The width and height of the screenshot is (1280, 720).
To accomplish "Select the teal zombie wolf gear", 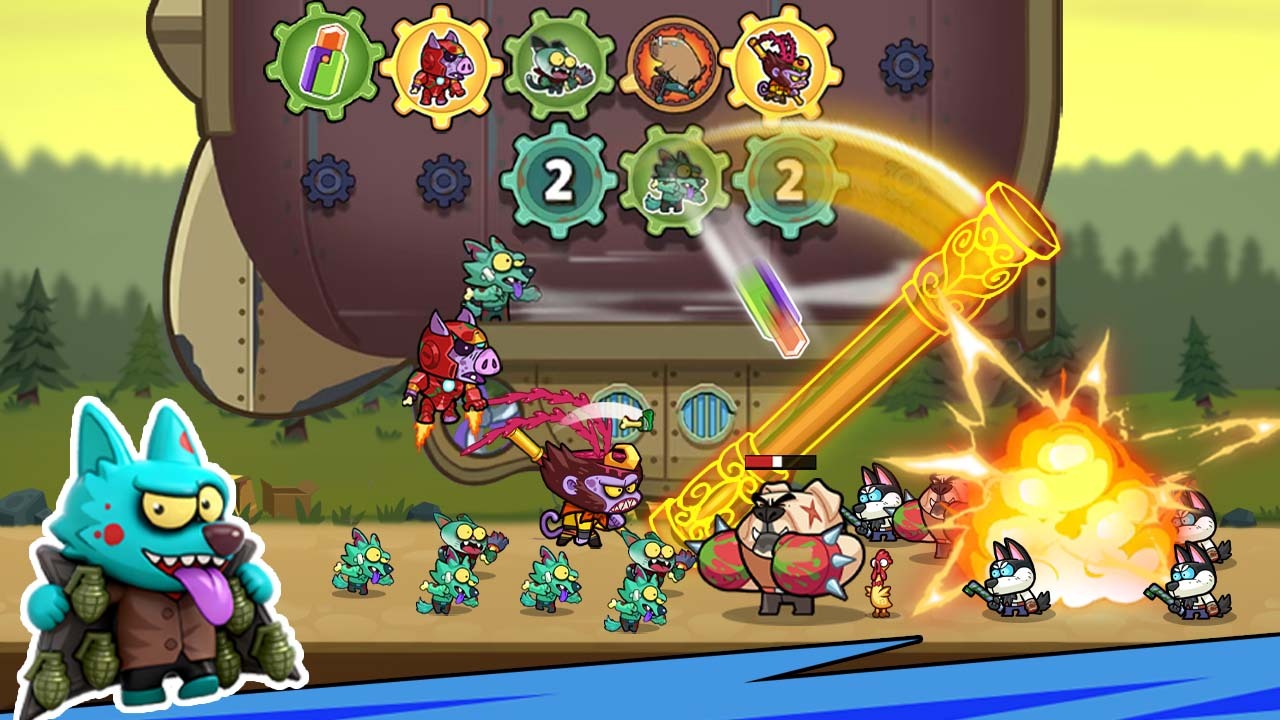I will click(x=673, y=181).
